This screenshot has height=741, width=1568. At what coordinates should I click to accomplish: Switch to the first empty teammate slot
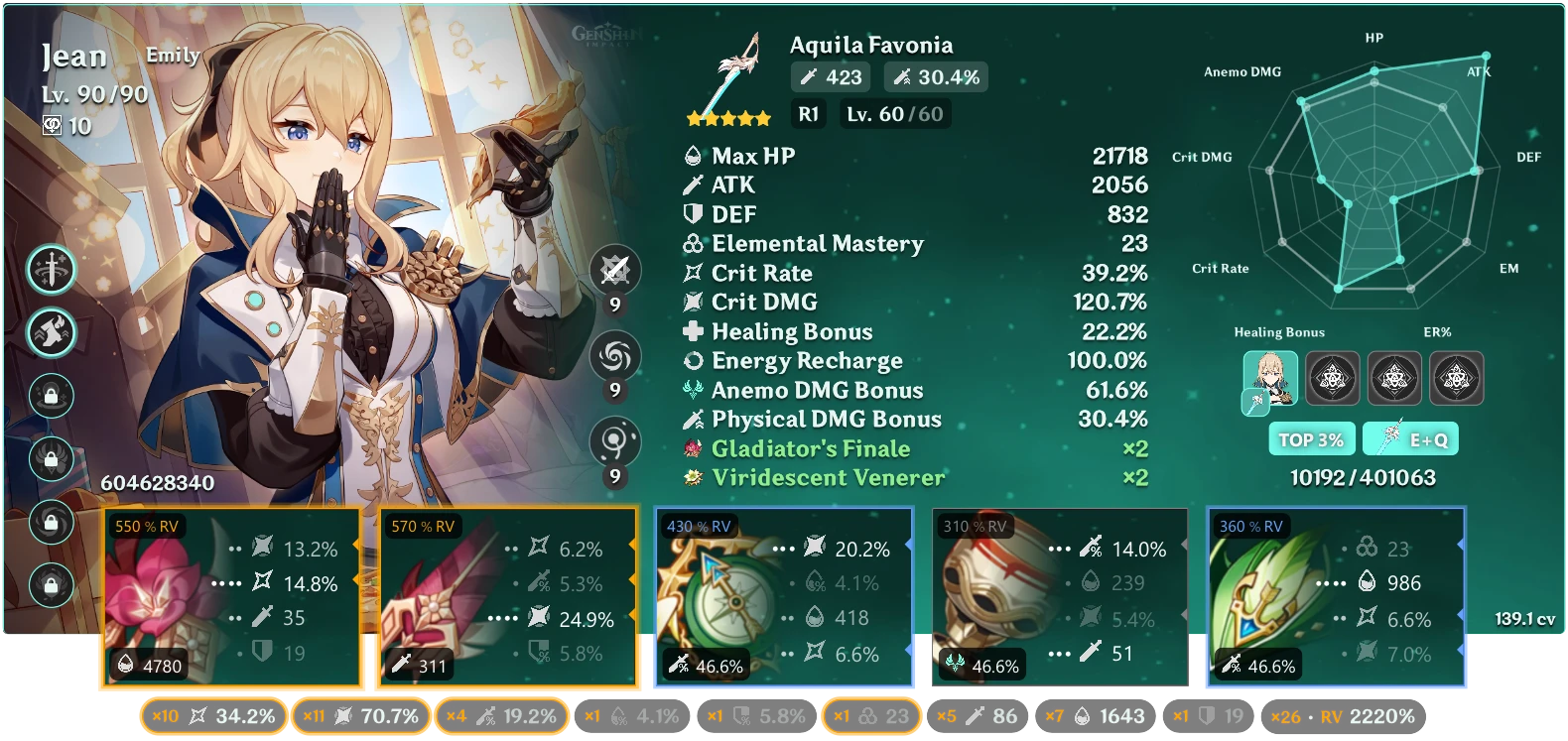click(1333, 378)
